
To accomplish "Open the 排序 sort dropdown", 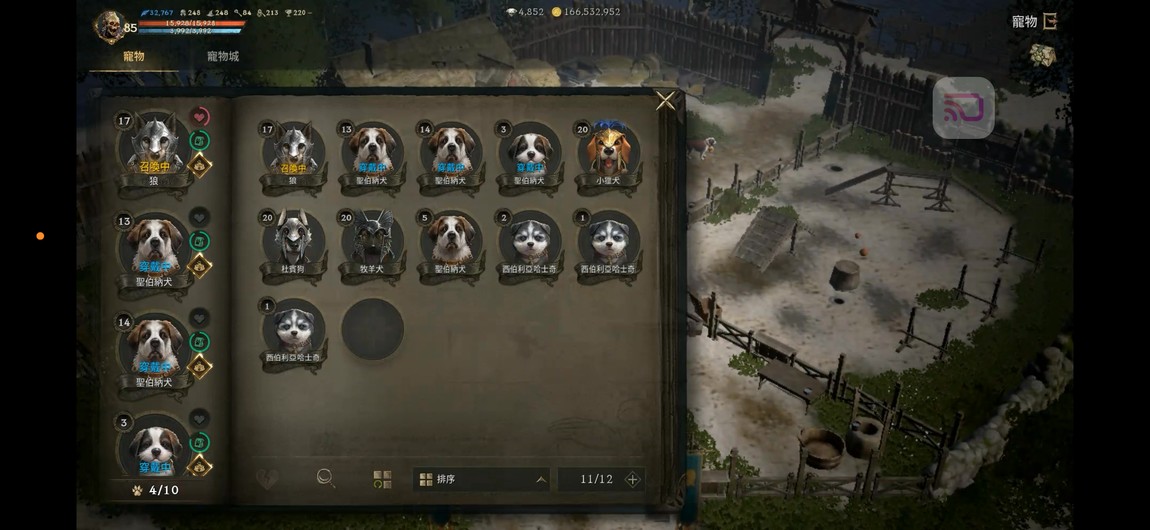I will 482,479.
